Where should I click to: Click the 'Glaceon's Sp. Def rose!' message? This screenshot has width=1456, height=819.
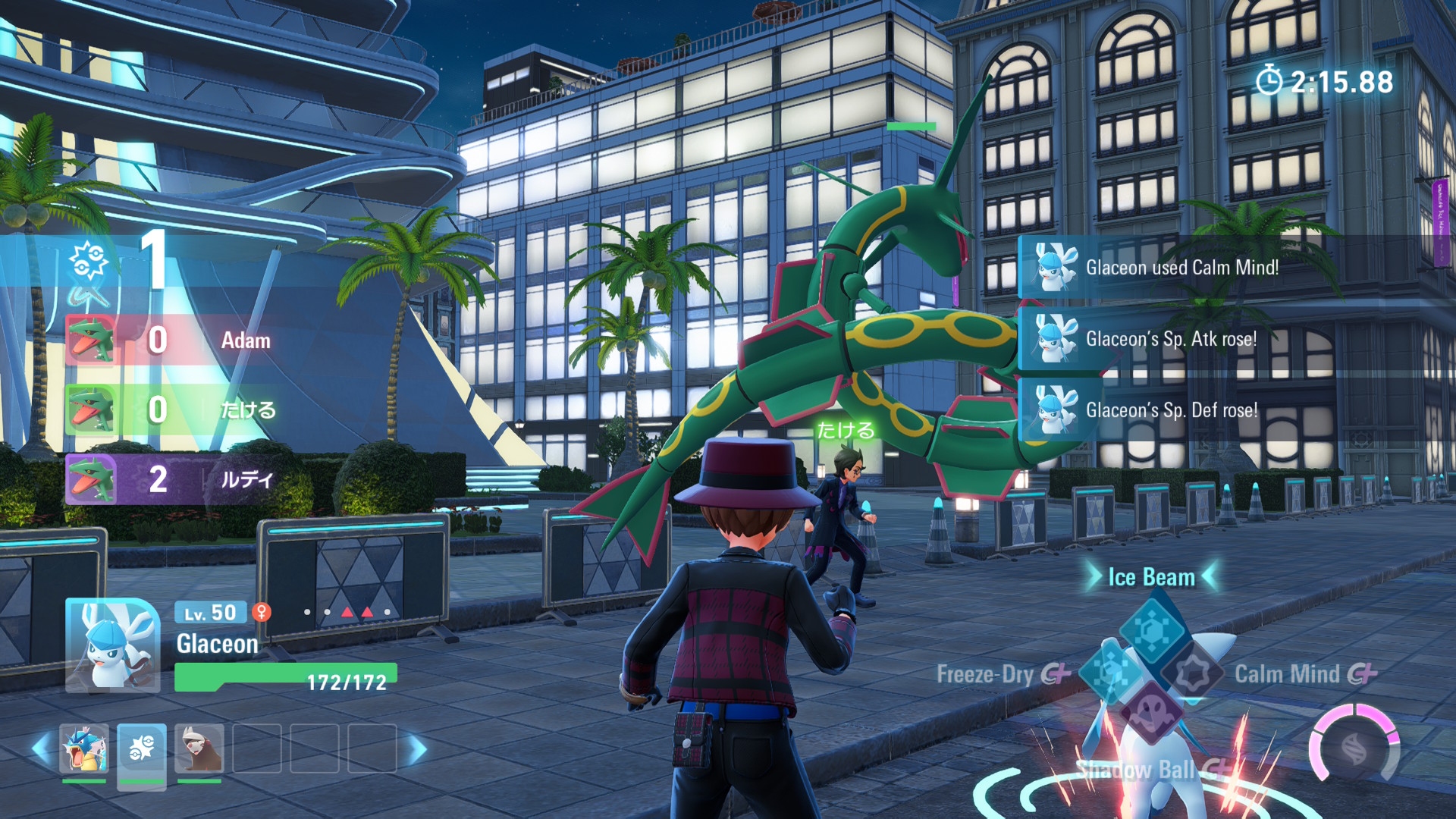(x=1170, y=409)
